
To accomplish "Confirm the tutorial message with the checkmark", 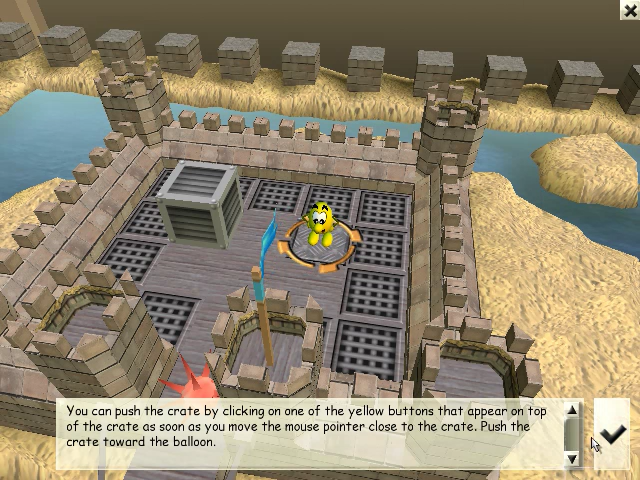I will pyautogui.click(x=612, y=433).
